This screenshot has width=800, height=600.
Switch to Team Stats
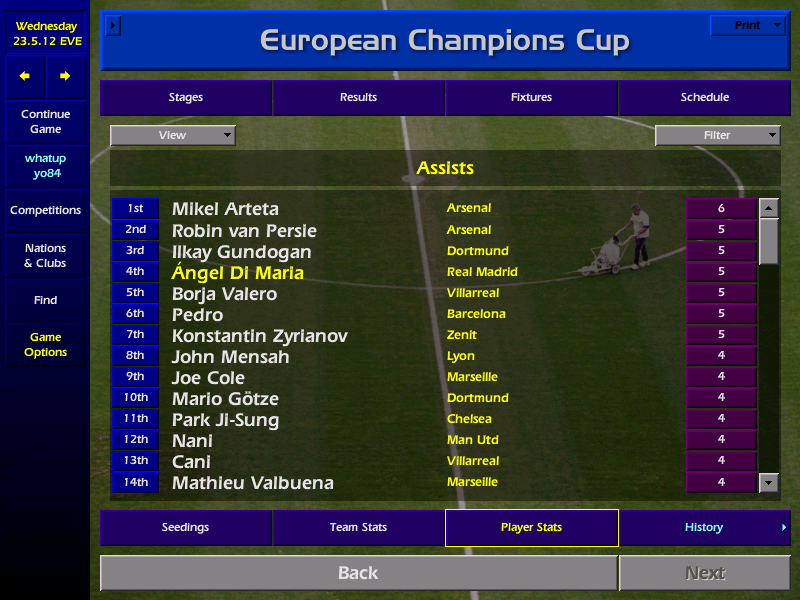click(x=358, y=527)
